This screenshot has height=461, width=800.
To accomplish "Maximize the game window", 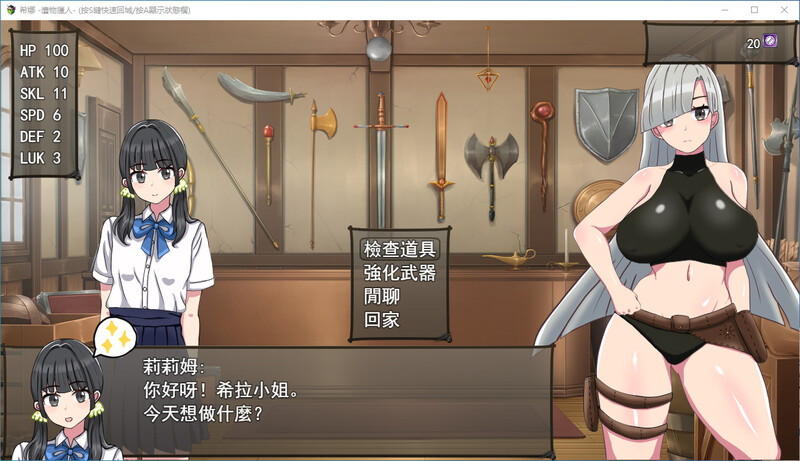I will pyautogui.click(x=754, y=9).
